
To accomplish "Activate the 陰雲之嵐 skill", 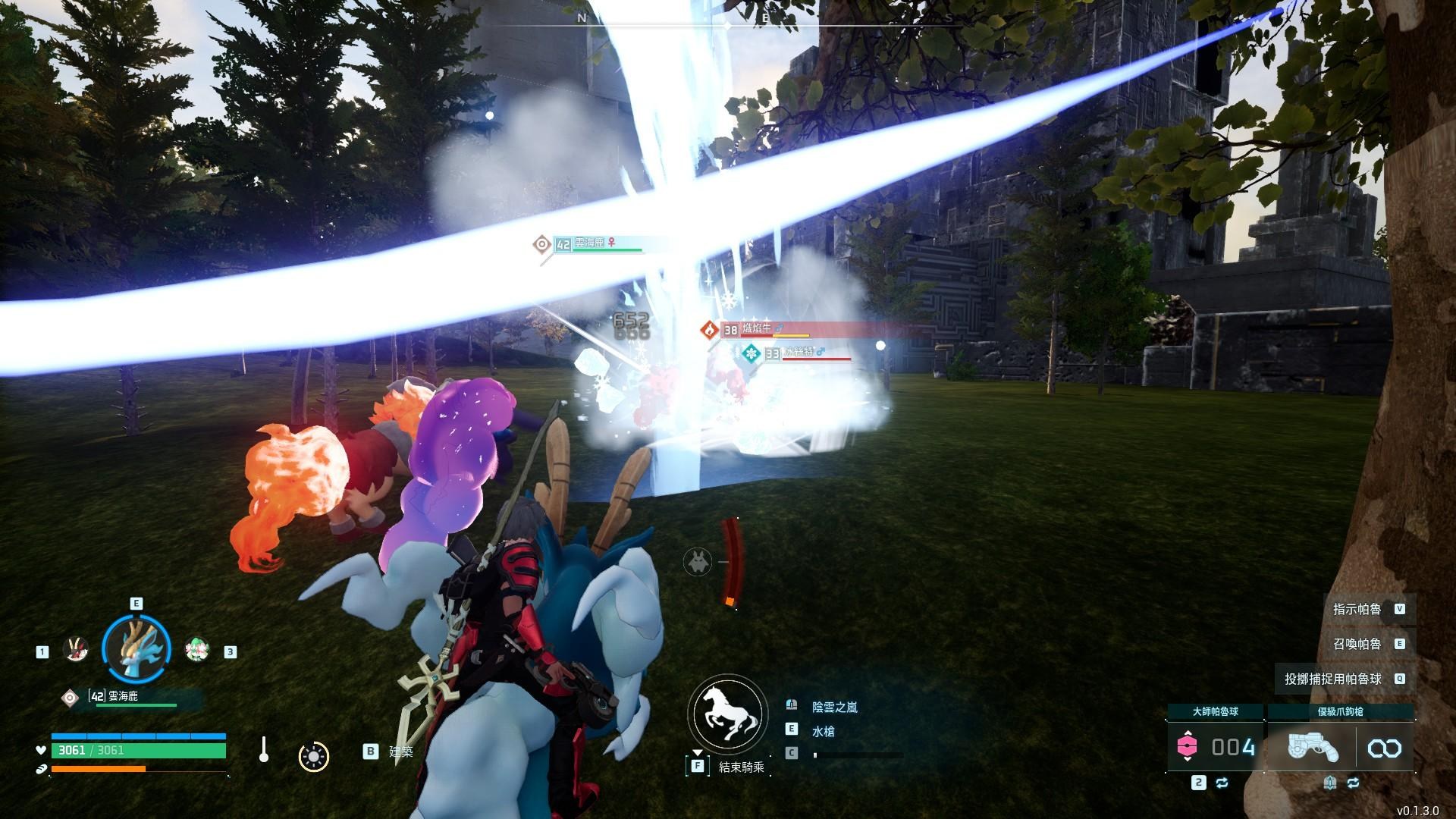I will [834, 707].
